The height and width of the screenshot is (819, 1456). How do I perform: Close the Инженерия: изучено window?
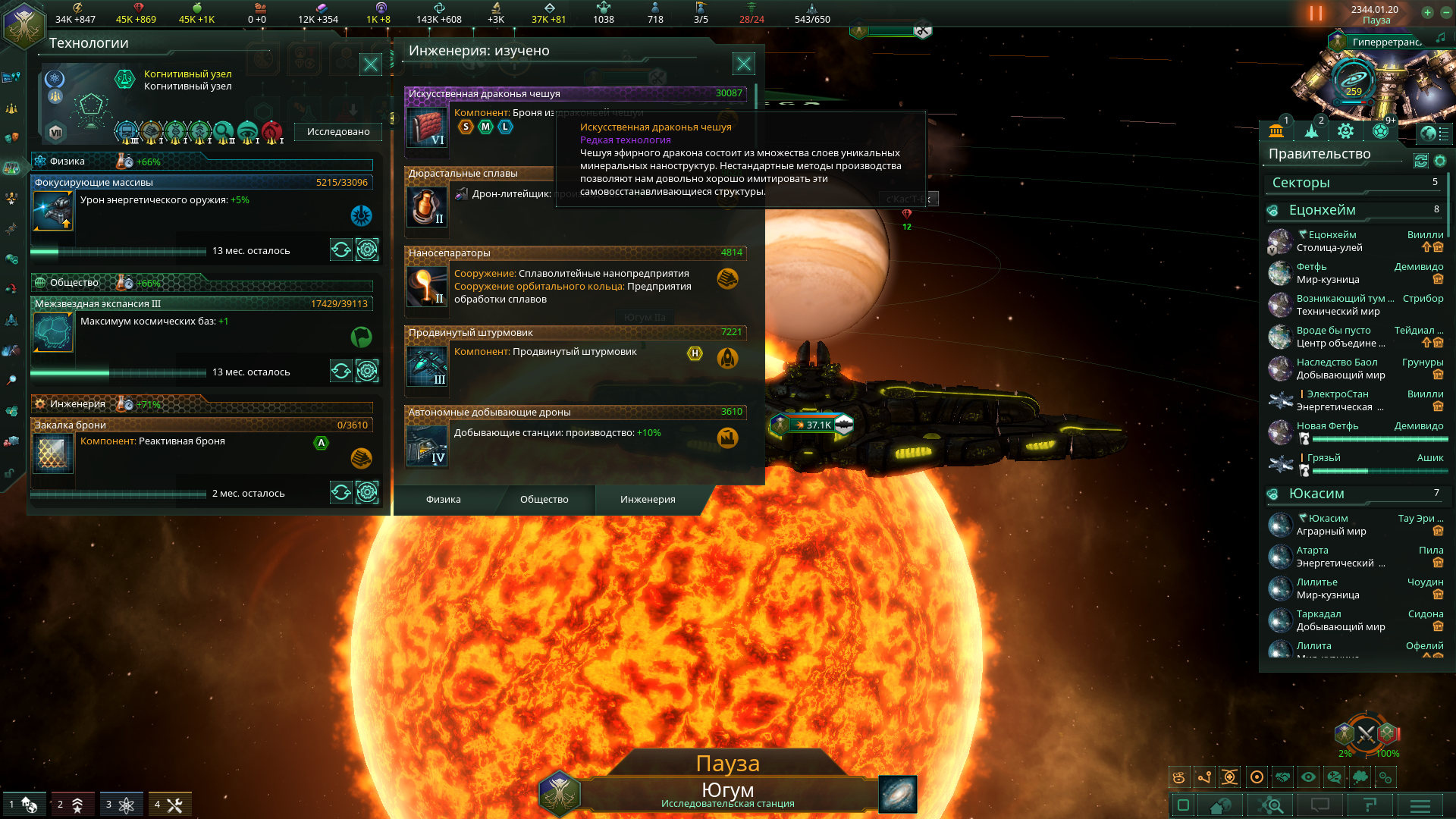[743, 64]
